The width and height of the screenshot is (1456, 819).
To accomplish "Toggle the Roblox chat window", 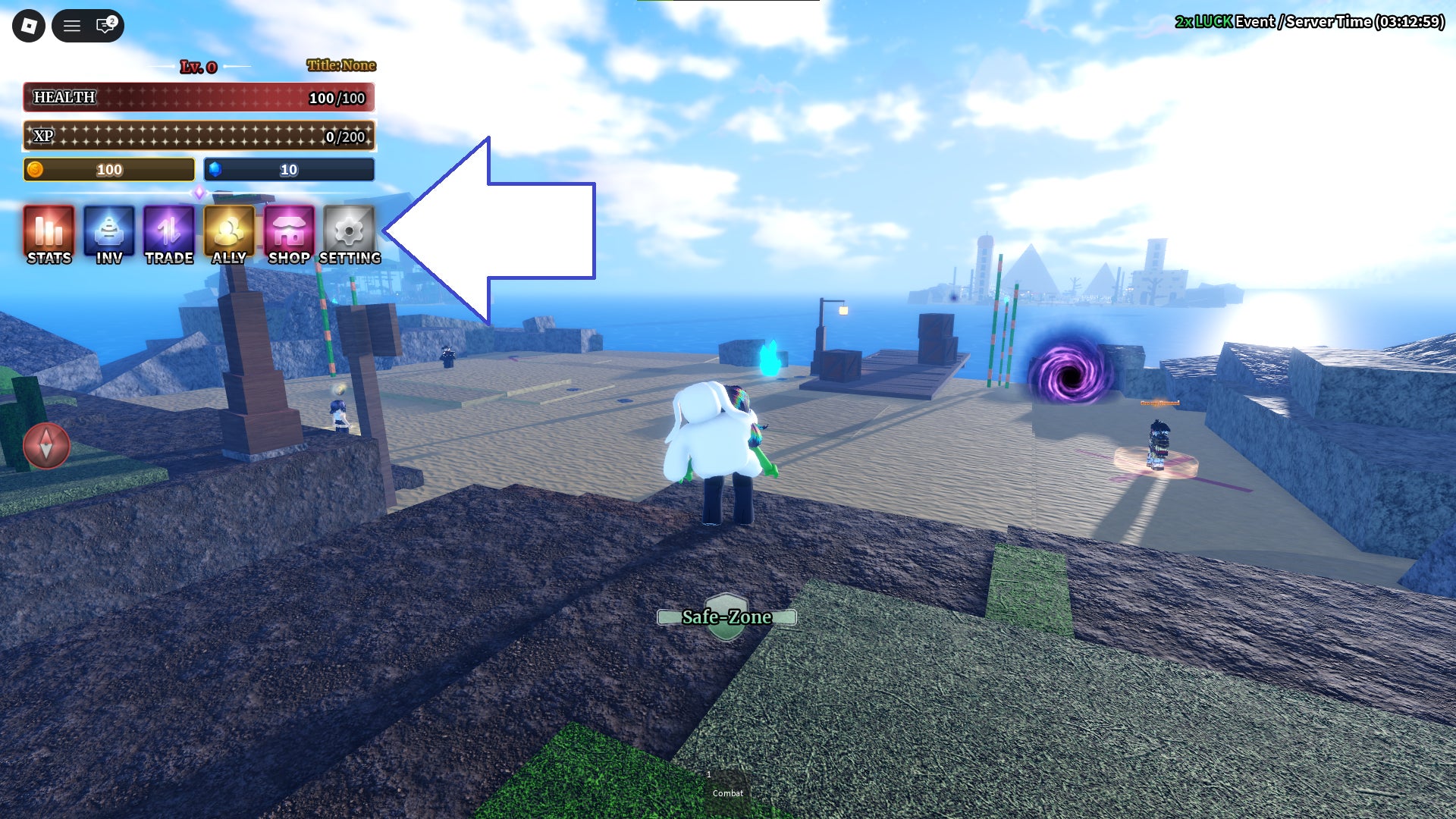I will click(105, 26).
